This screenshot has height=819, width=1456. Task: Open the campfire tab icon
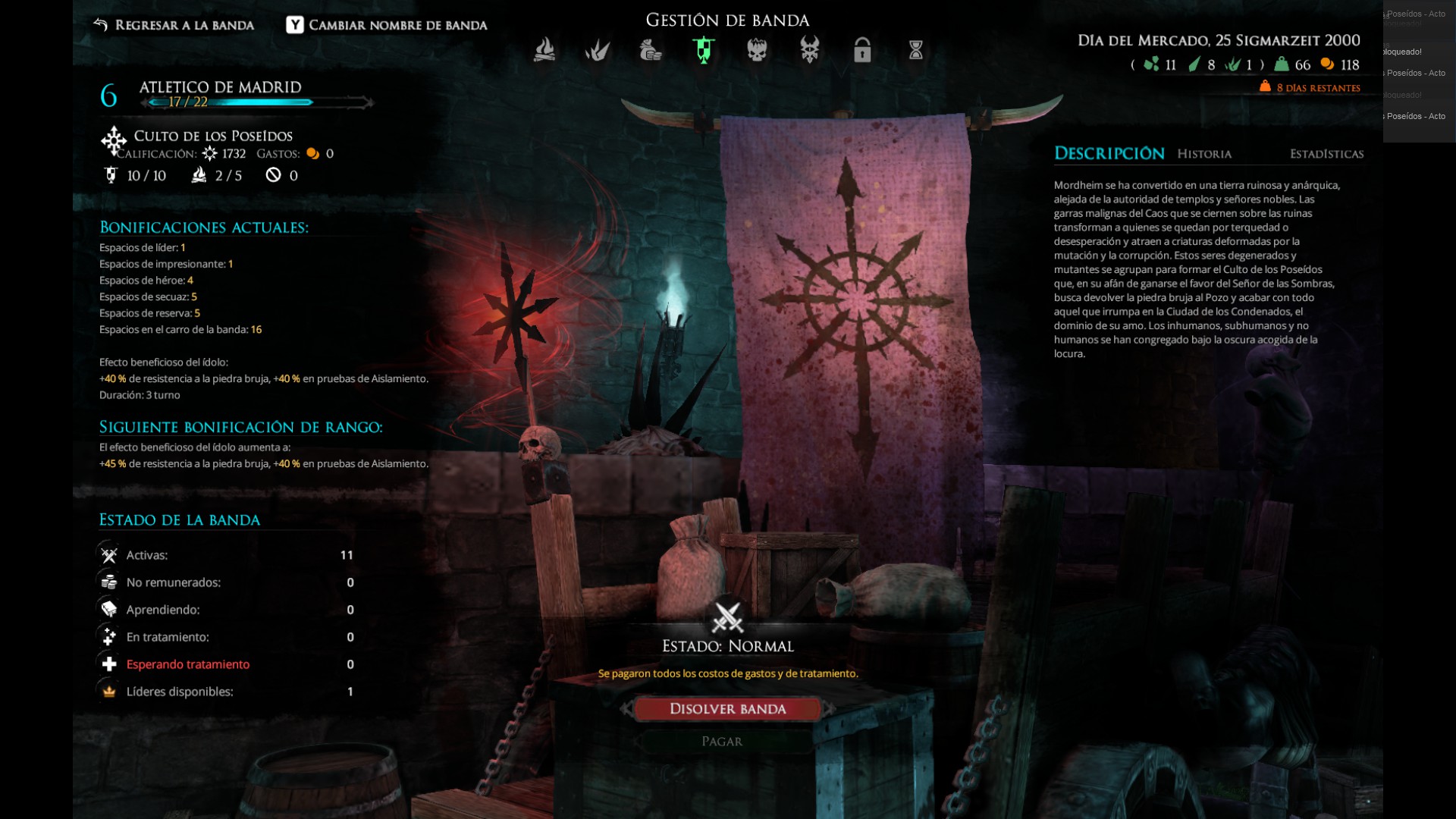coord(544,50)
